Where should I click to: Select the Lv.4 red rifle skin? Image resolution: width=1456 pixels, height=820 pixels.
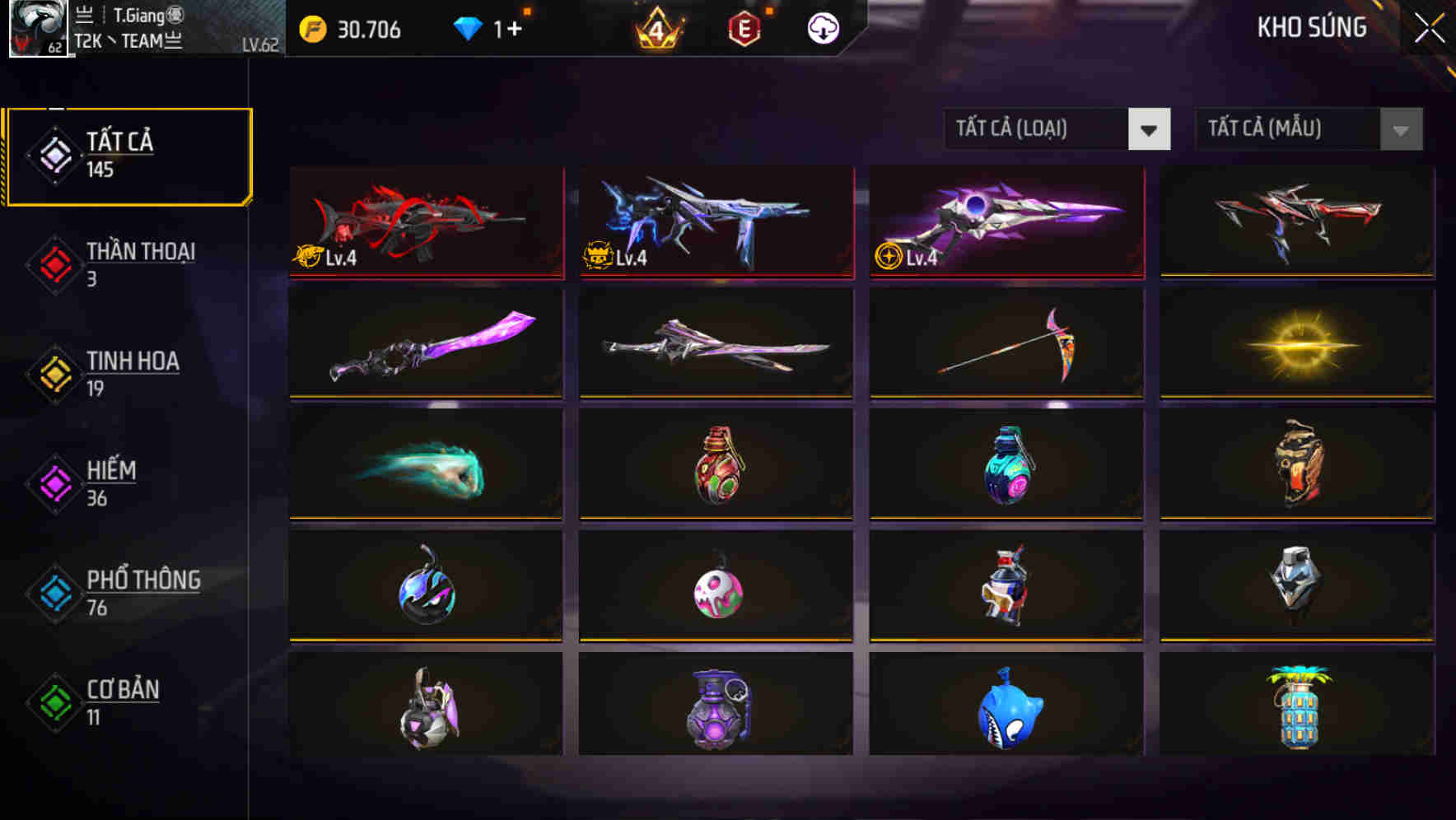point(425,223)
